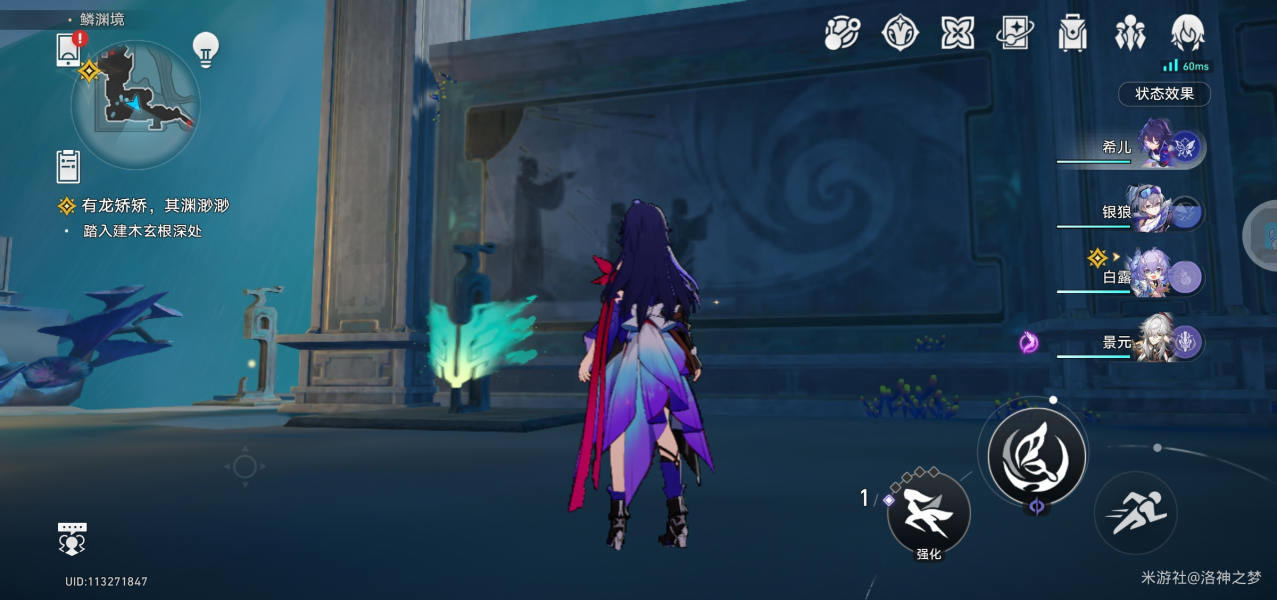The width and height of the screenshot is (1277, 600).
Task: Open the mission clipboard icon
Action: point(68,166)
